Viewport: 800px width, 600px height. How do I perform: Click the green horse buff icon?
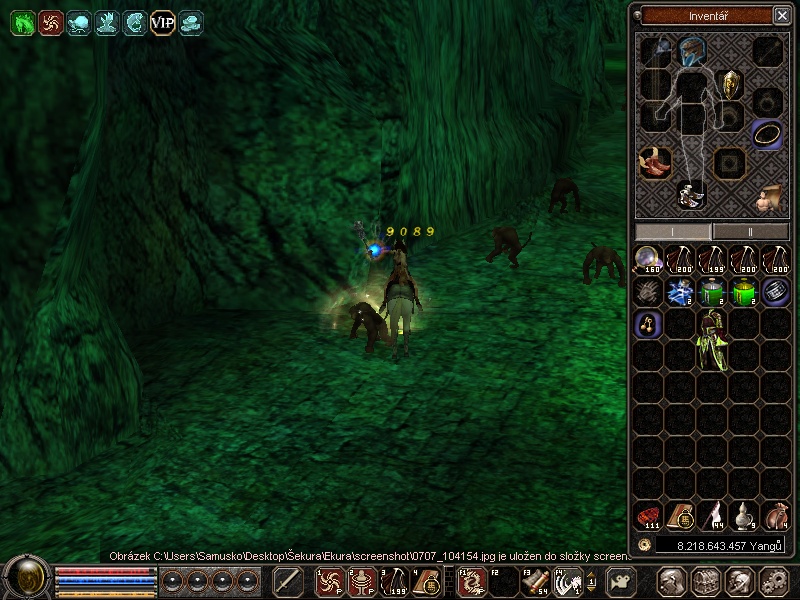click(22, 22)
